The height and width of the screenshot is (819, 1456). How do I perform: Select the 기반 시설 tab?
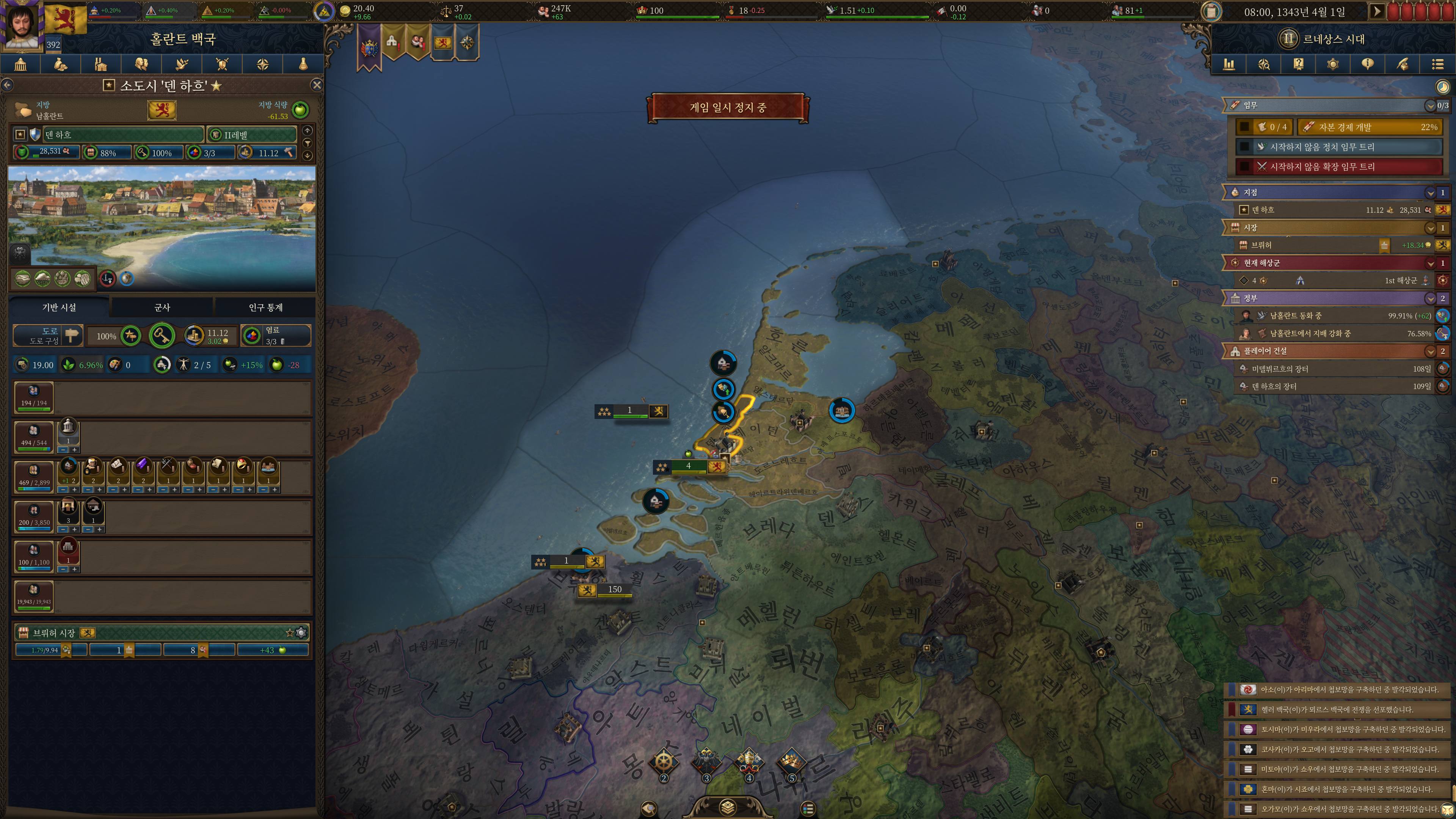click(60, 308)
